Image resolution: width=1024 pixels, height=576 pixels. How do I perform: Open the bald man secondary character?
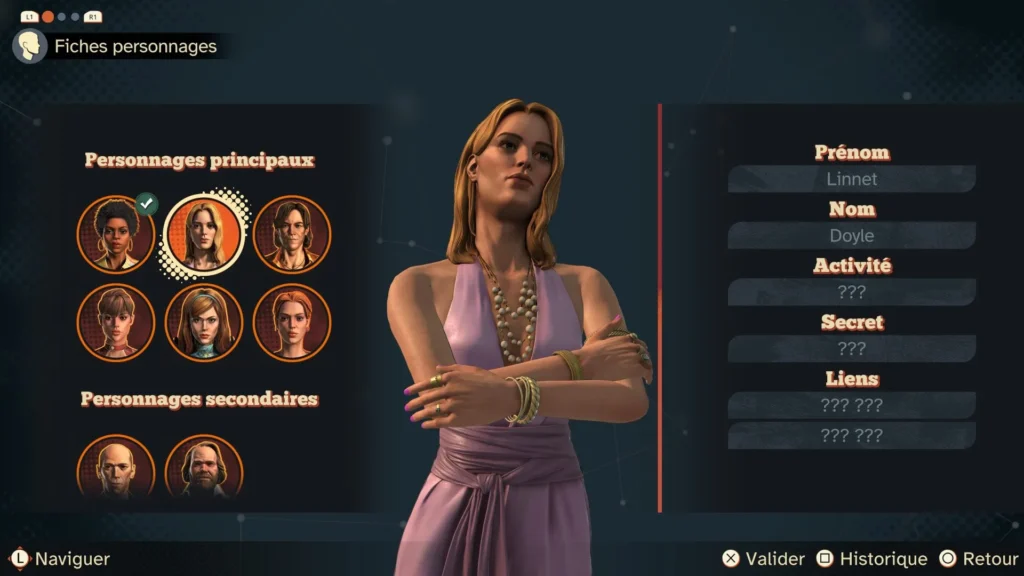coord(116,468)
